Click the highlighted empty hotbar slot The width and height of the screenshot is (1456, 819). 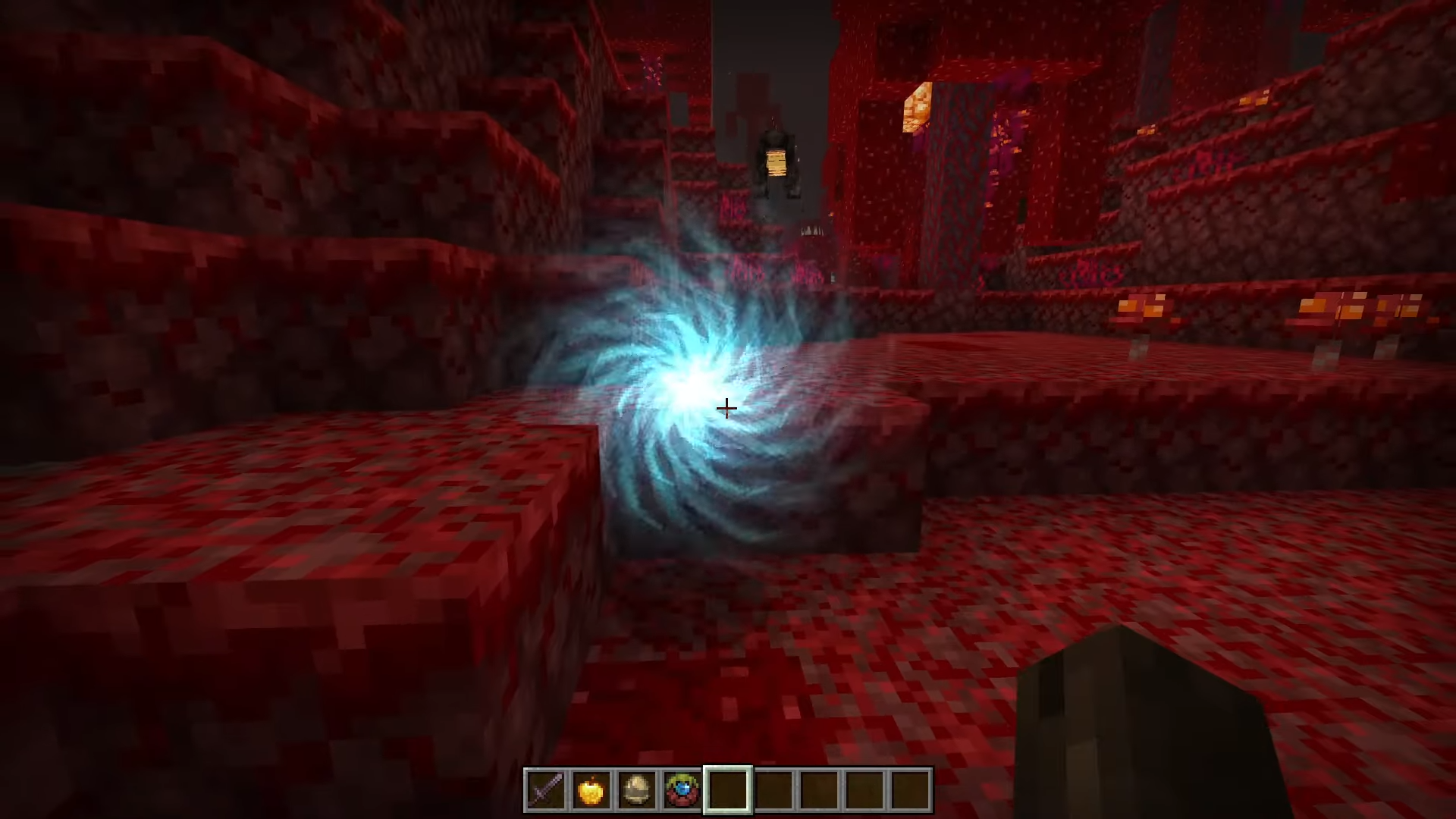click(x=728, y=790)
